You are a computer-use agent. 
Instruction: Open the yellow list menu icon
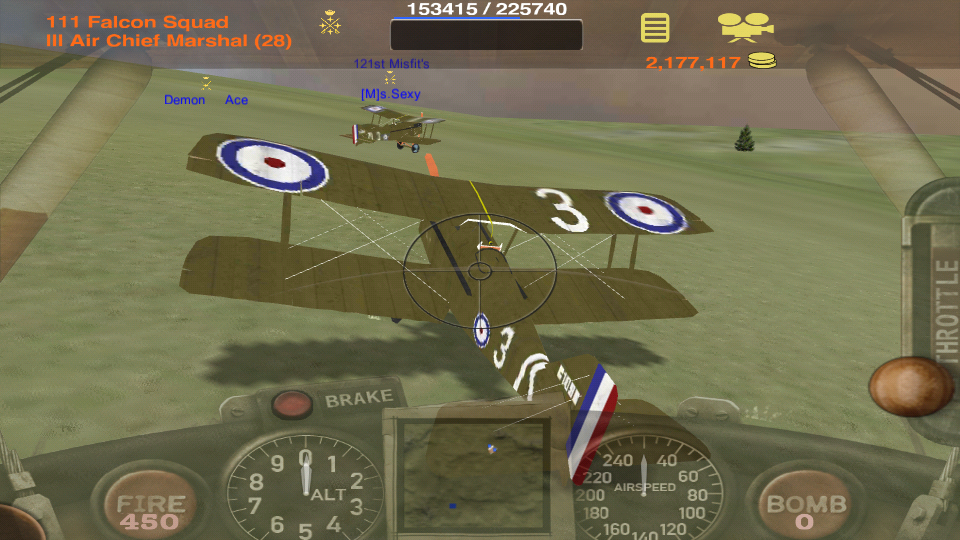coord(655,27)
